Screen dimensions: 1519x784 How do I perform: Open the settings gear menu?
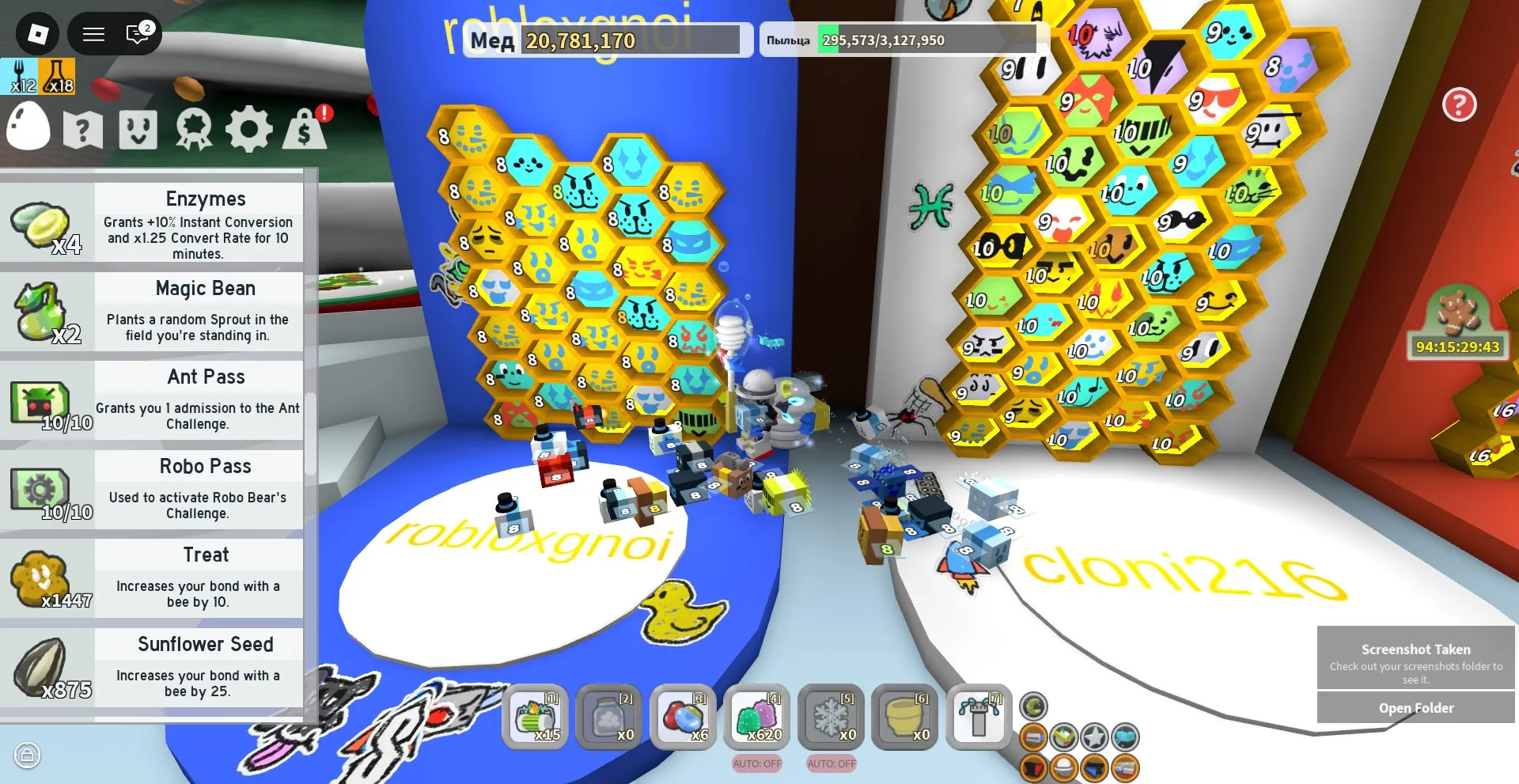coord(250,128)
